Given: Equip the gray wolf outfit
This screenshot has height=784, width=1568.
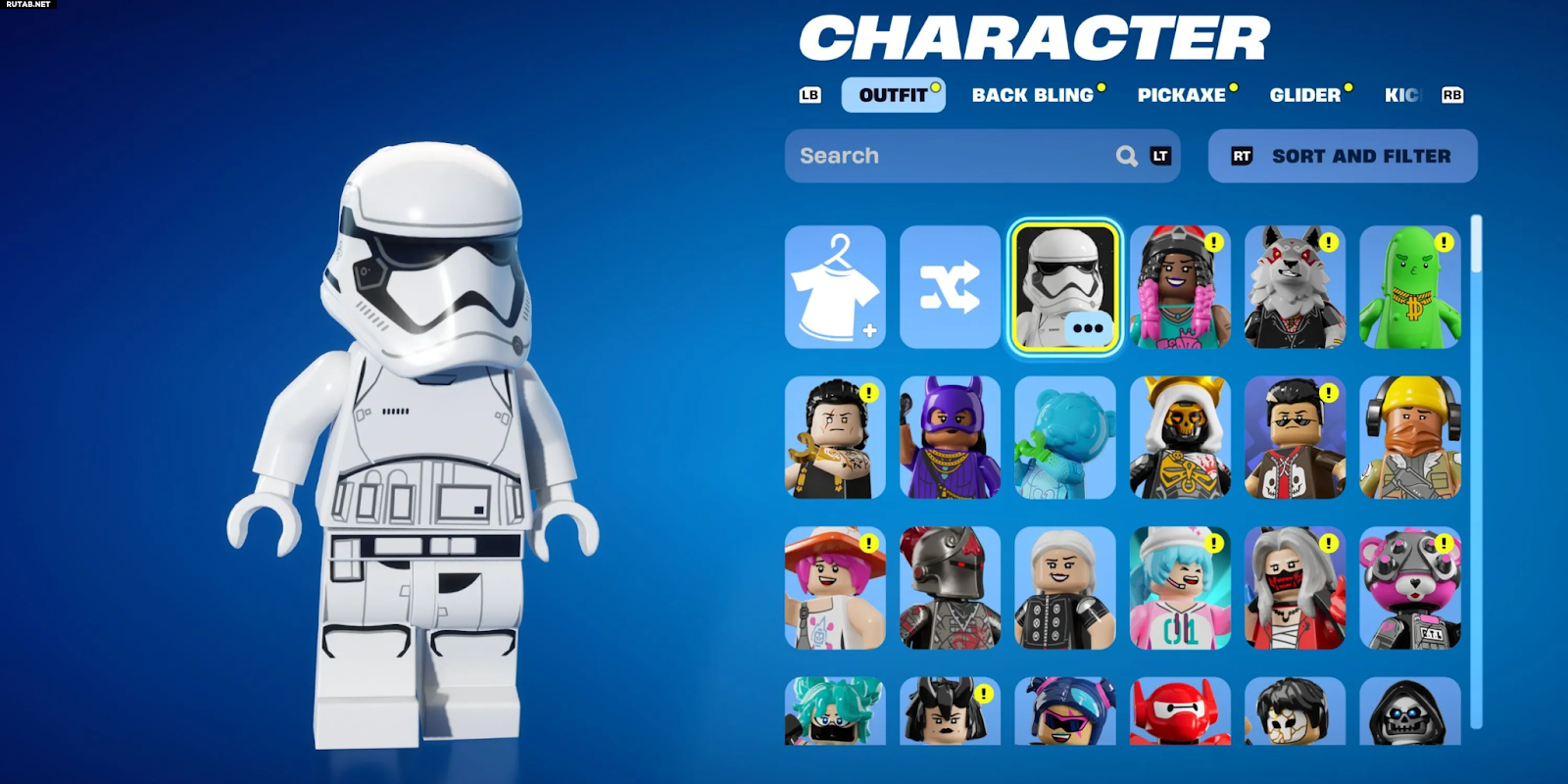Looking at the screenshot, I should click(x=1295, y=287).
